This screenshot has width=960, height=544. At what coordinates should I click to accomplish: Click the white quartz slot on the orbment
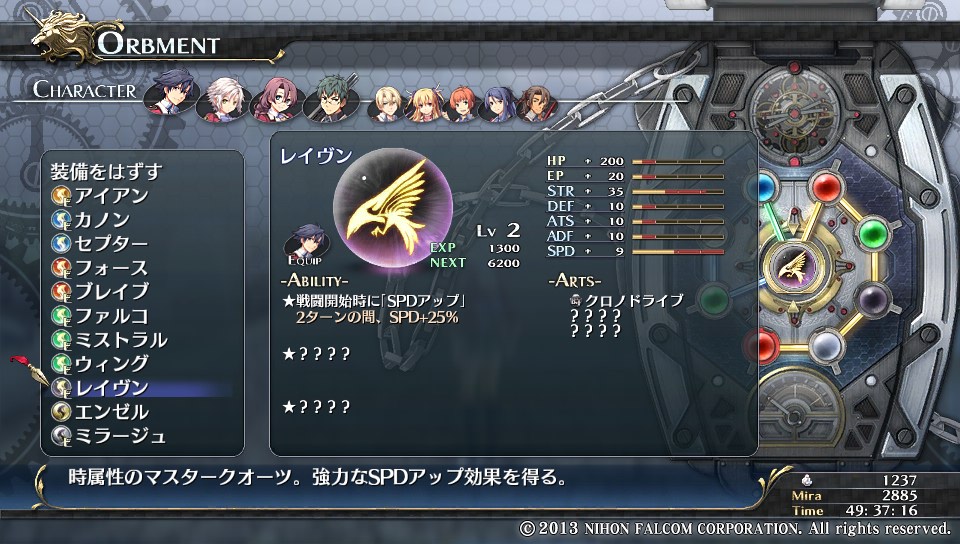coord(824,346)
